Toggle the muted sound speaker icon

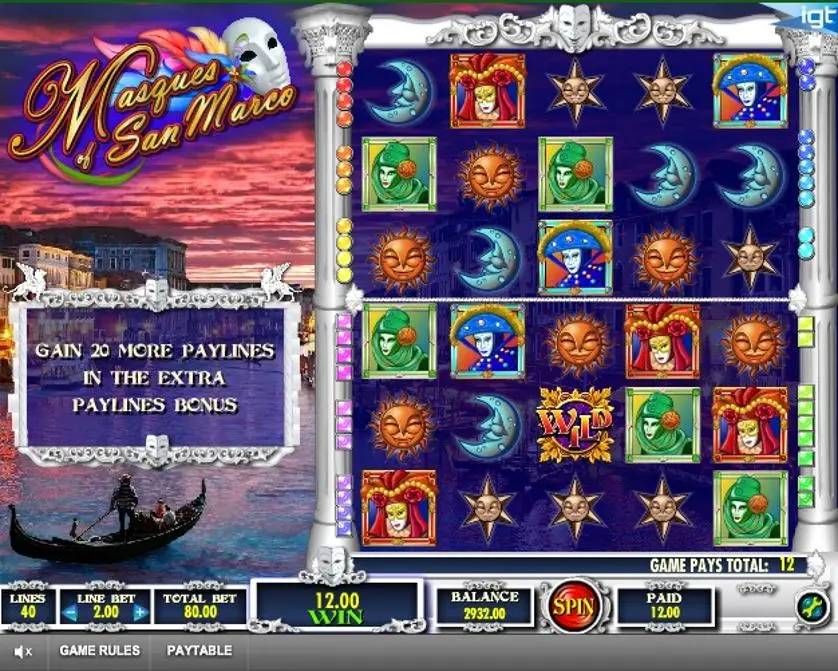click(22, 651)
